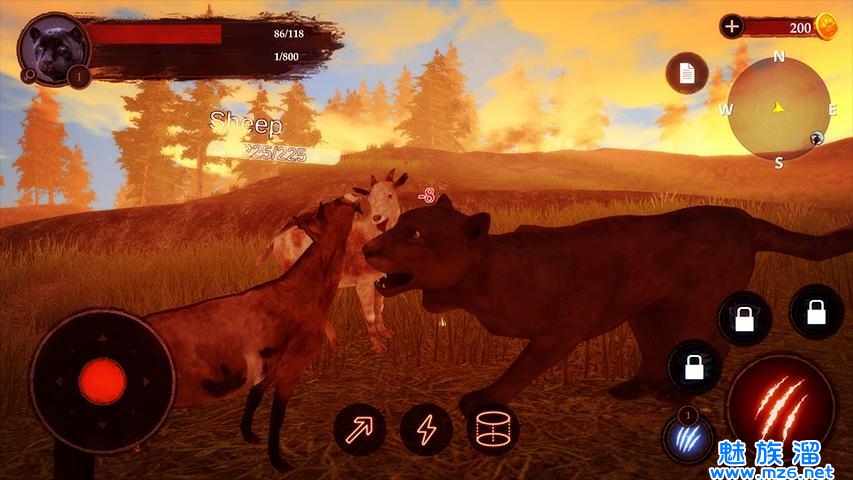Tap the red claw attack button

(x=781, y=403)
